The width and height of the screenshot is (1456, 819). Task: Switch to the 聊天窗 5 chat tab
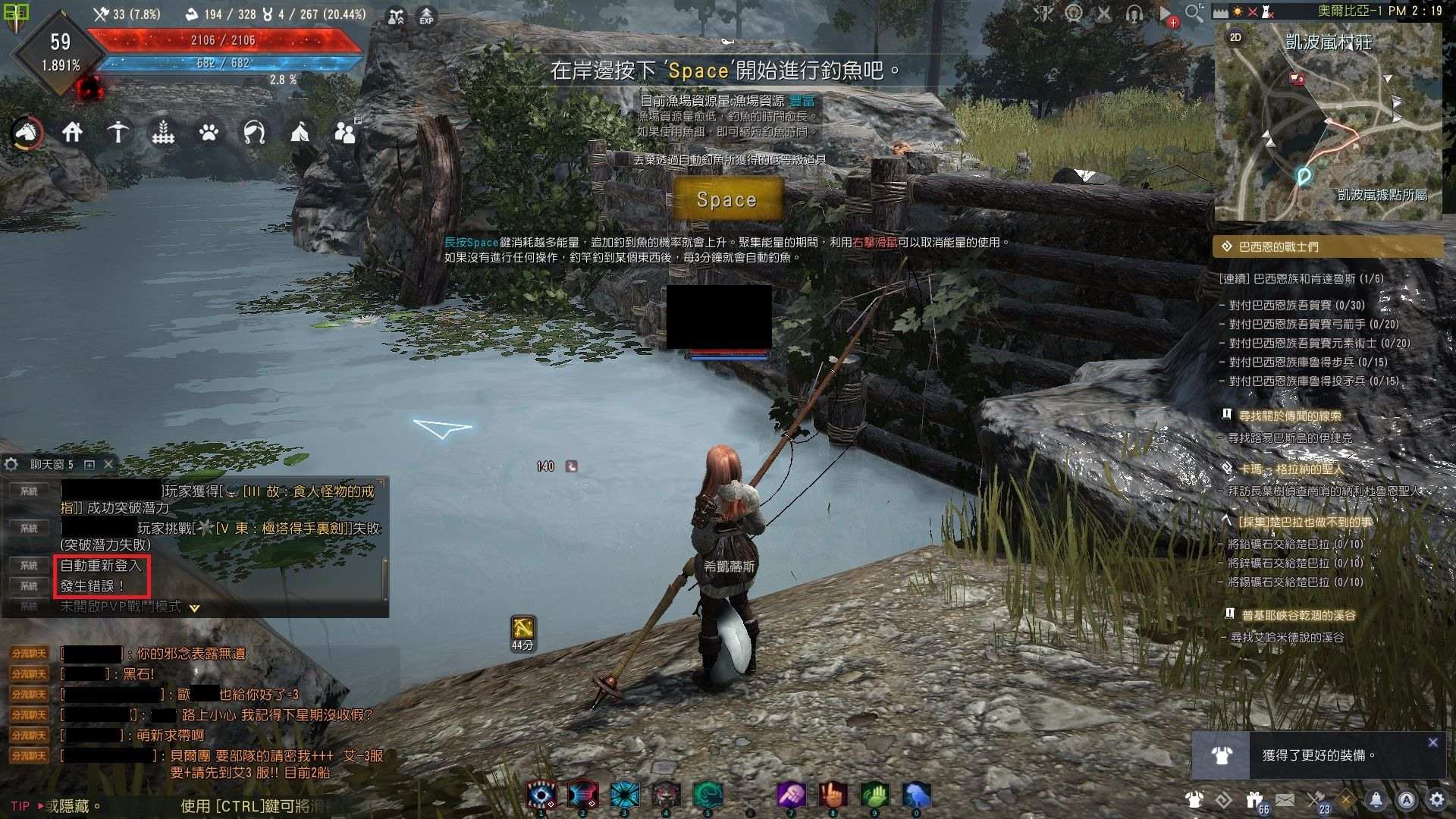coord(52,464)
